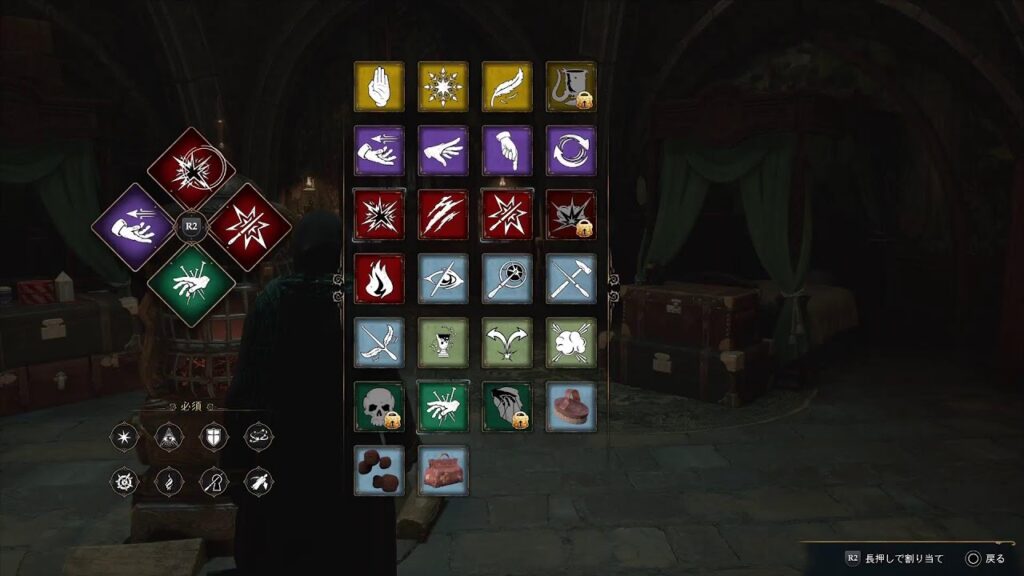Select the Flipendo circular arrows spell

tap(571, 151)
